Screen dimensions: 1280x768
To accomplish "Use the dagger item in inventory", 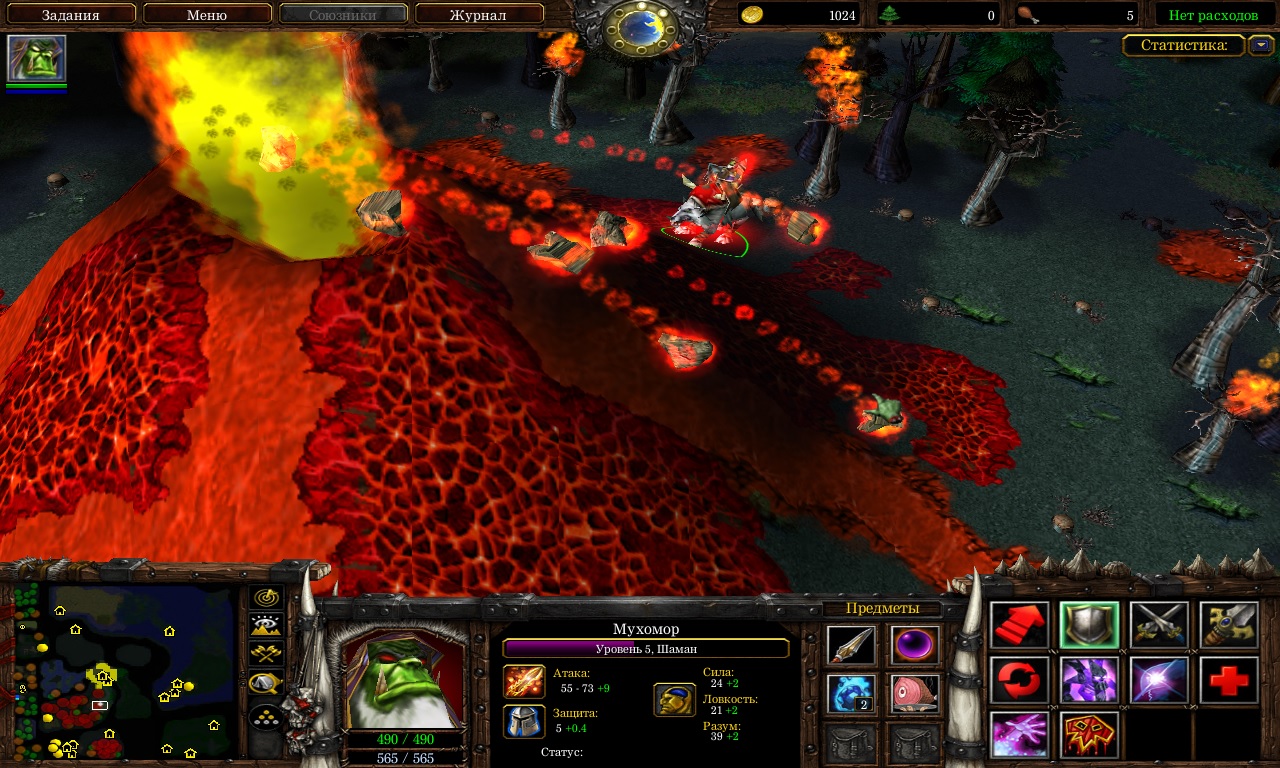I will pyautogui.click(x=851, y=645).
